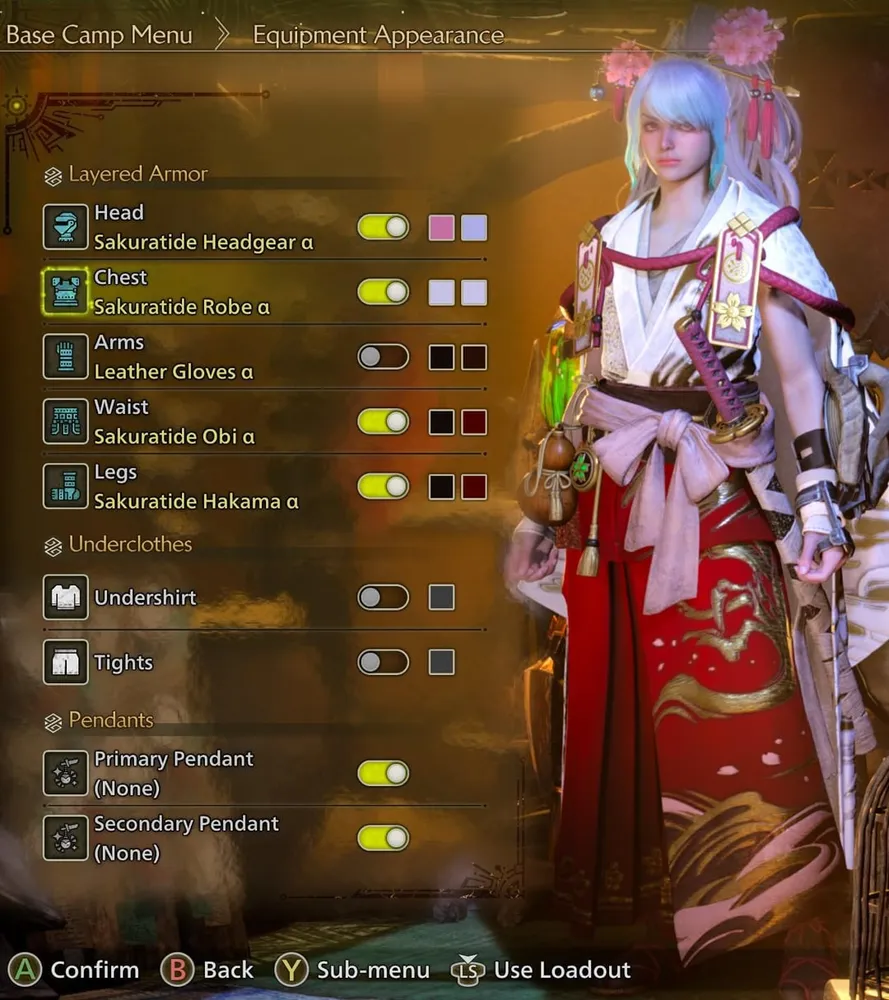Click the Undershirt gray color swatch
The height and width of the screenshot is (1000, 889).
tap(441, 598)
